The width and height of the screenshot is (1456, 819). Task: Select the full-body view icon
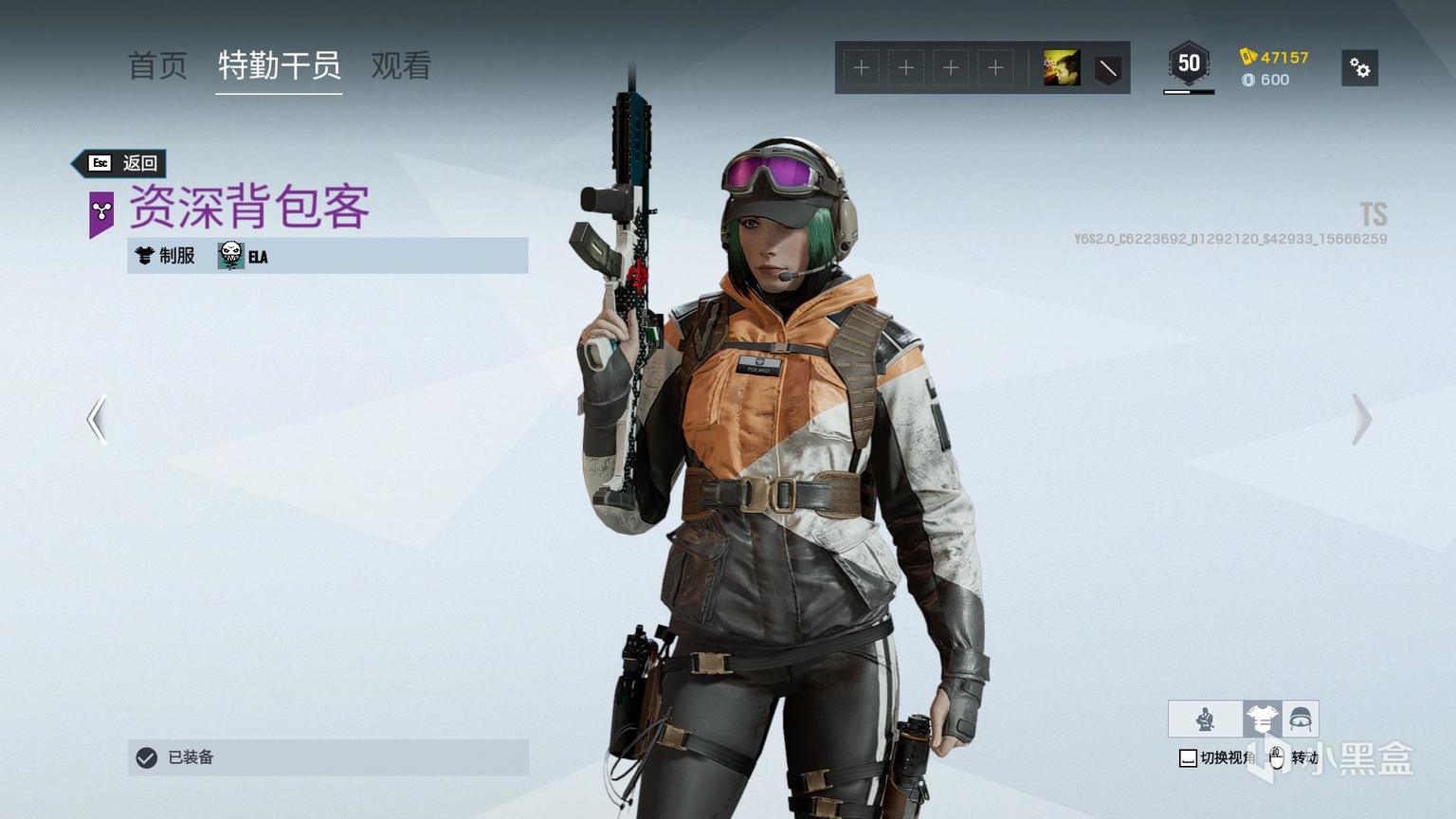coord(1205,719)
